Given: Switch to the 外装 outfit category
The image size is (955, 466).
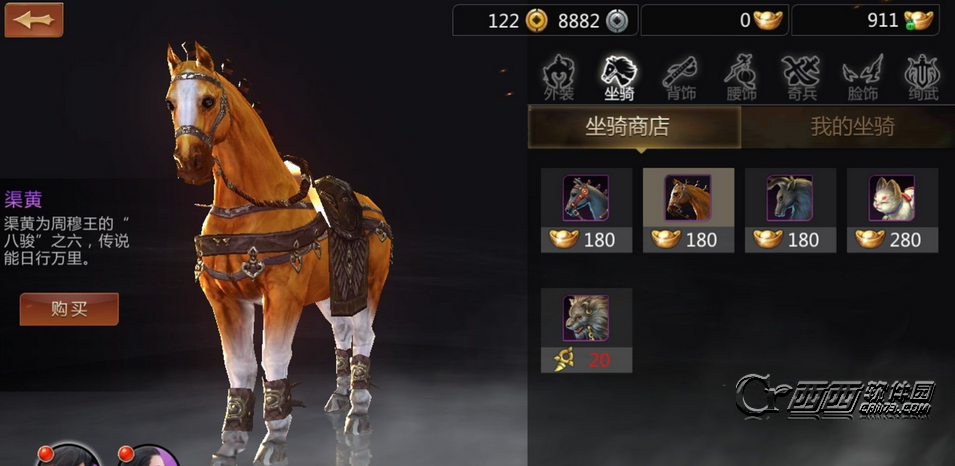Looking at the screenshot, I should [559, 79].
